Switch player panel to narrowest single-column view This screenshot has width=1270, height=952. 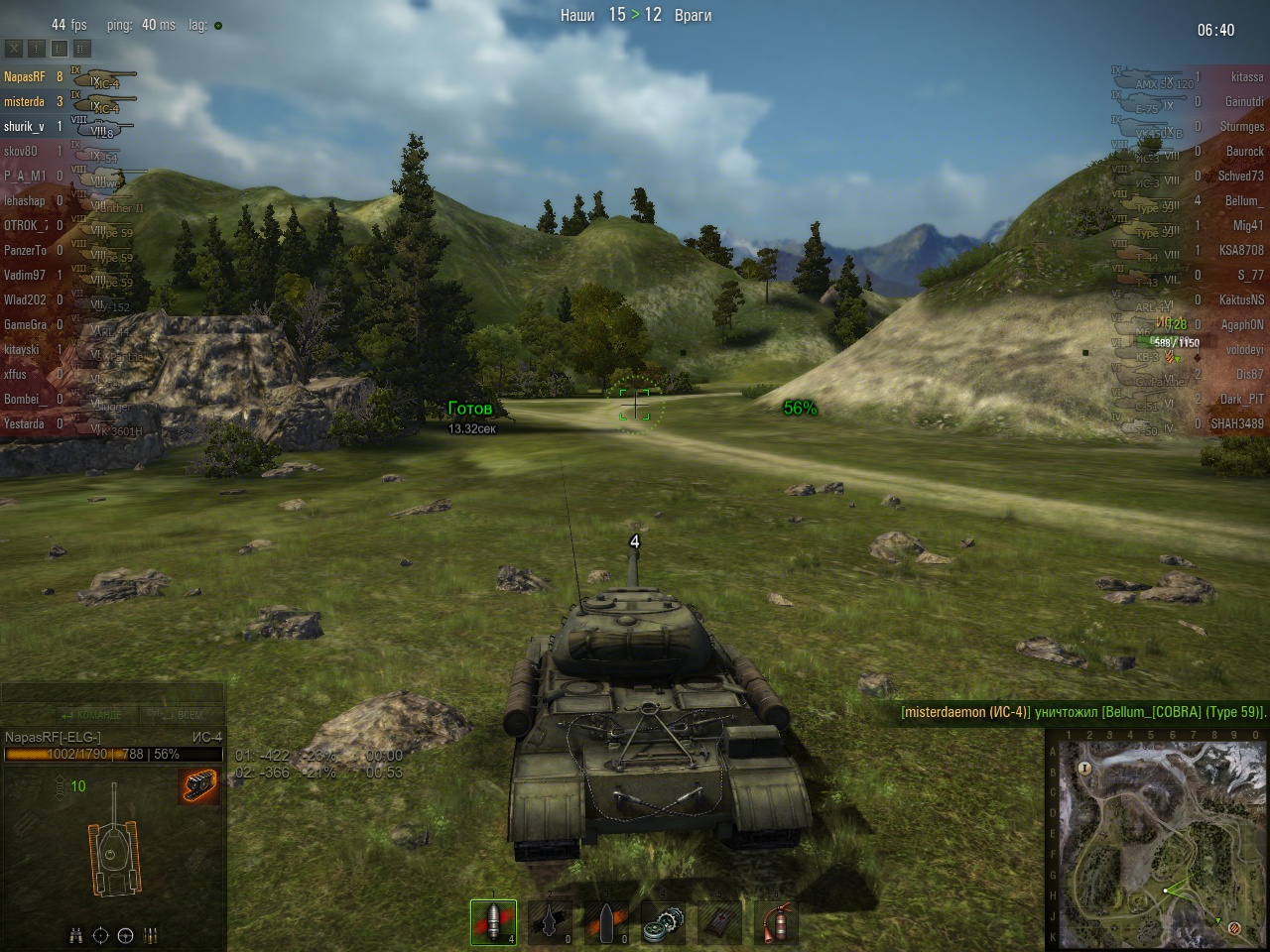coord(37,48)
